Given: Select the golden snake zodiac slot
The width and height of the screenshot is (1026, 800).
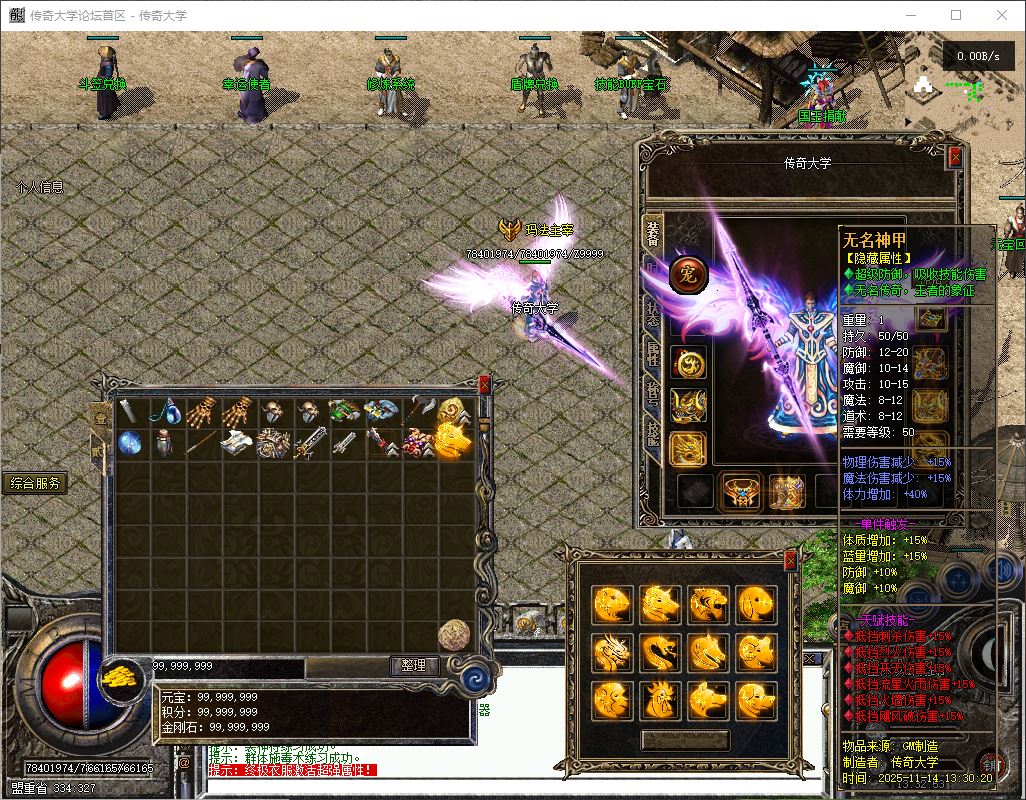Looking at the screenshot, I should pyautogui.click(x=660, y=652).
